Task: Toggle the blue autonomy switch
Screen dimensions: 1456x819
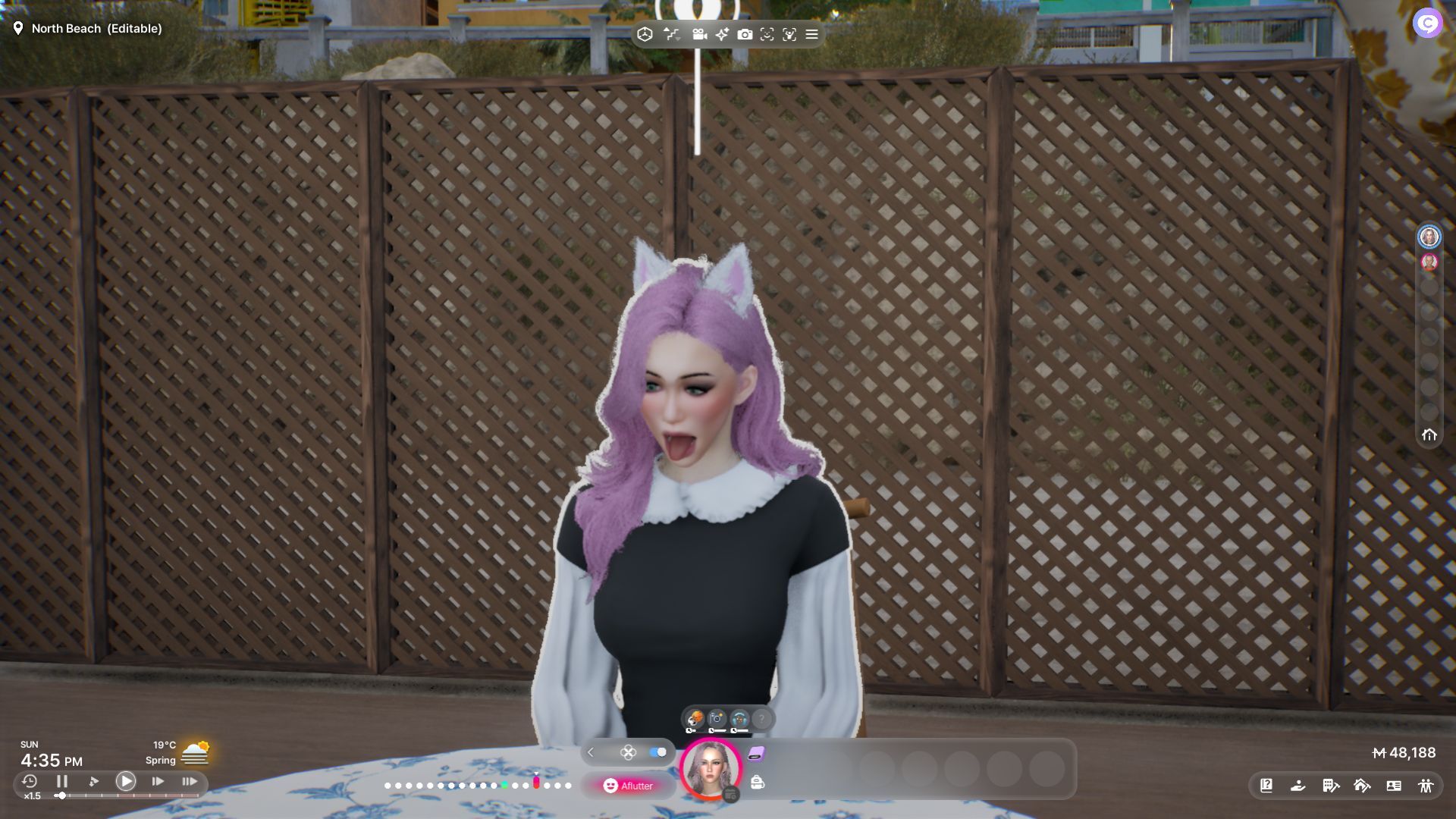Action: click(657, 752)
